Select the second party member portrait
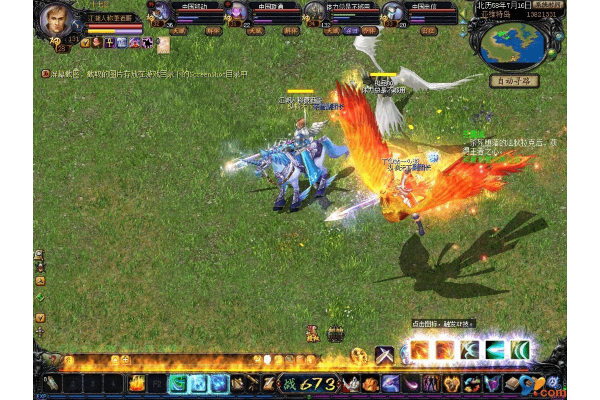The width and height of the screenshot is (600, 400). pyautogui.click(x=236, y=13)
